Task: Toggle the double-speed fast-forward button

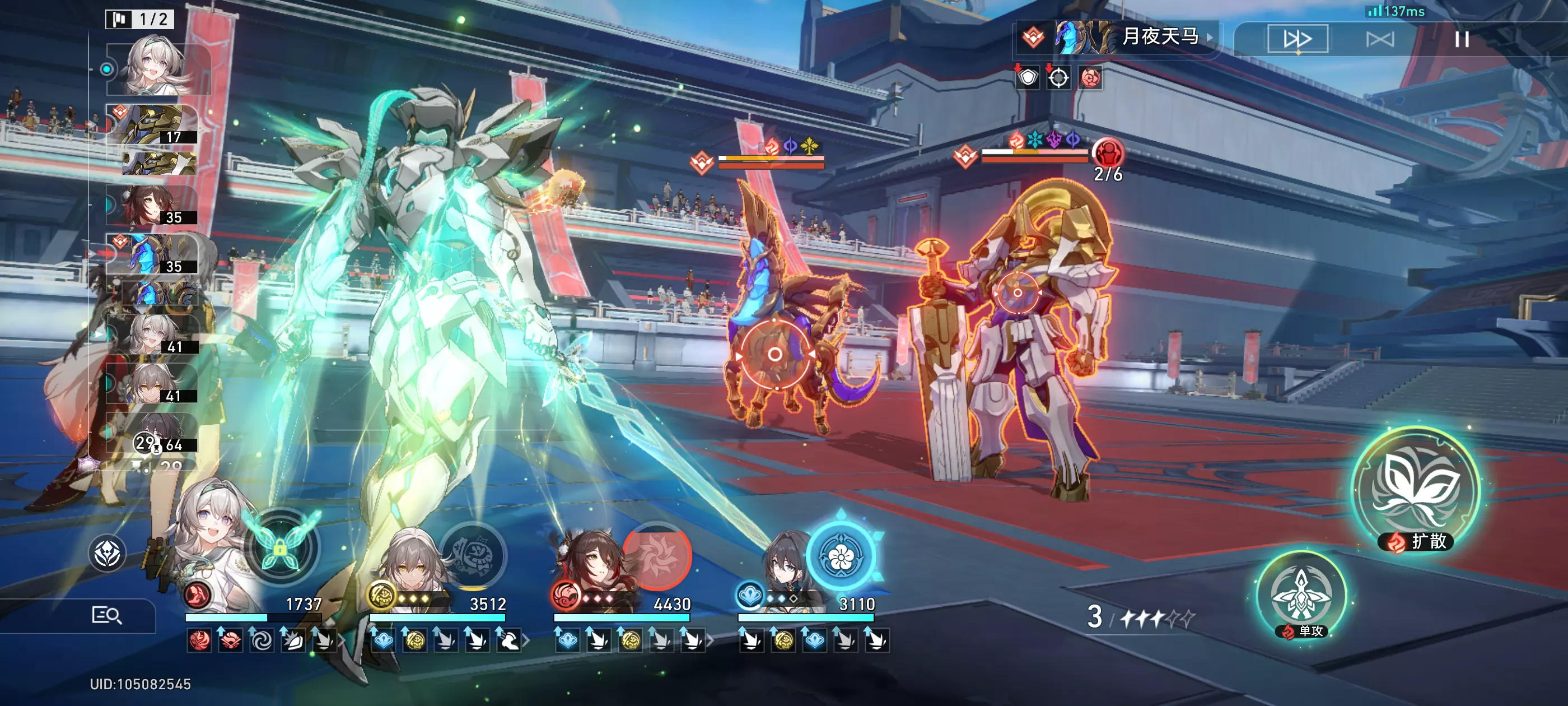Action: (1297, 40)
